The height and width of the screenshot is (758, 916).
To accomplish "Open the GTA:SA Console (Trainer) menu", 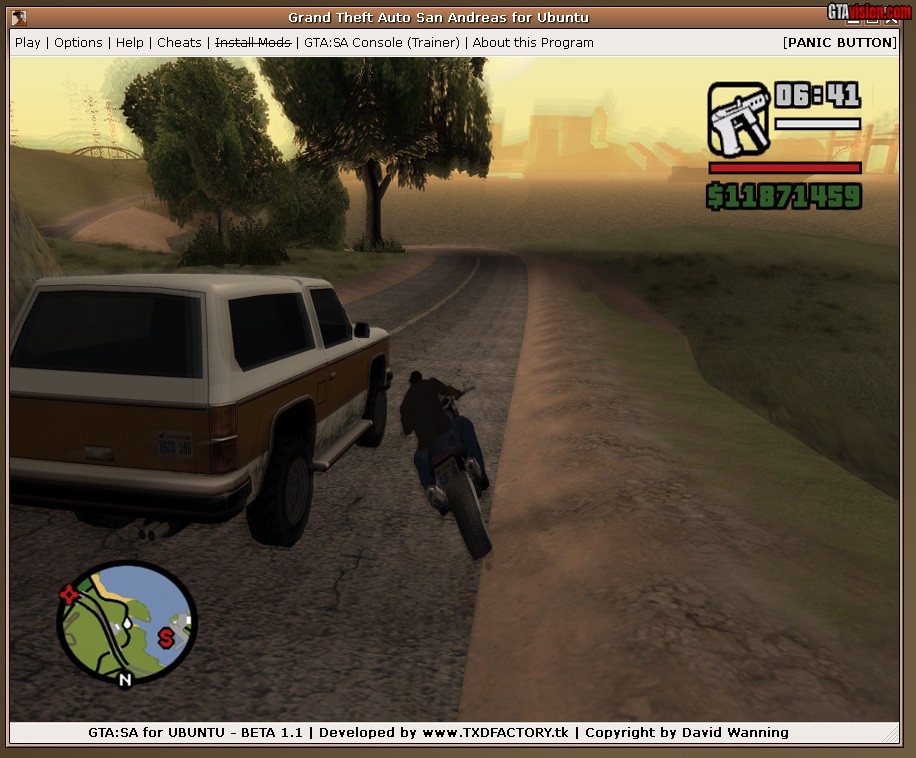I will coord(382,43).
